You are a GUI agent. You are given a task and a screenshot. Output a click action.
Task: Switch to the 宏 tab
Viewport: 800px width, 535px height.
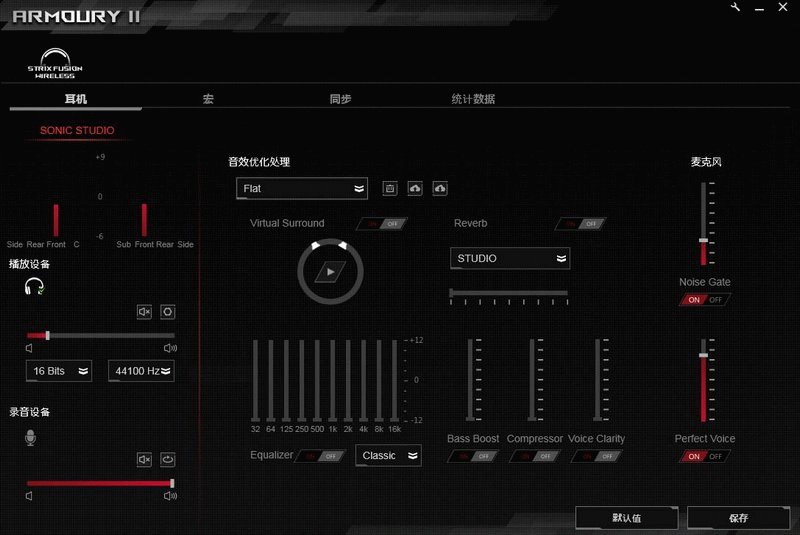208,99
